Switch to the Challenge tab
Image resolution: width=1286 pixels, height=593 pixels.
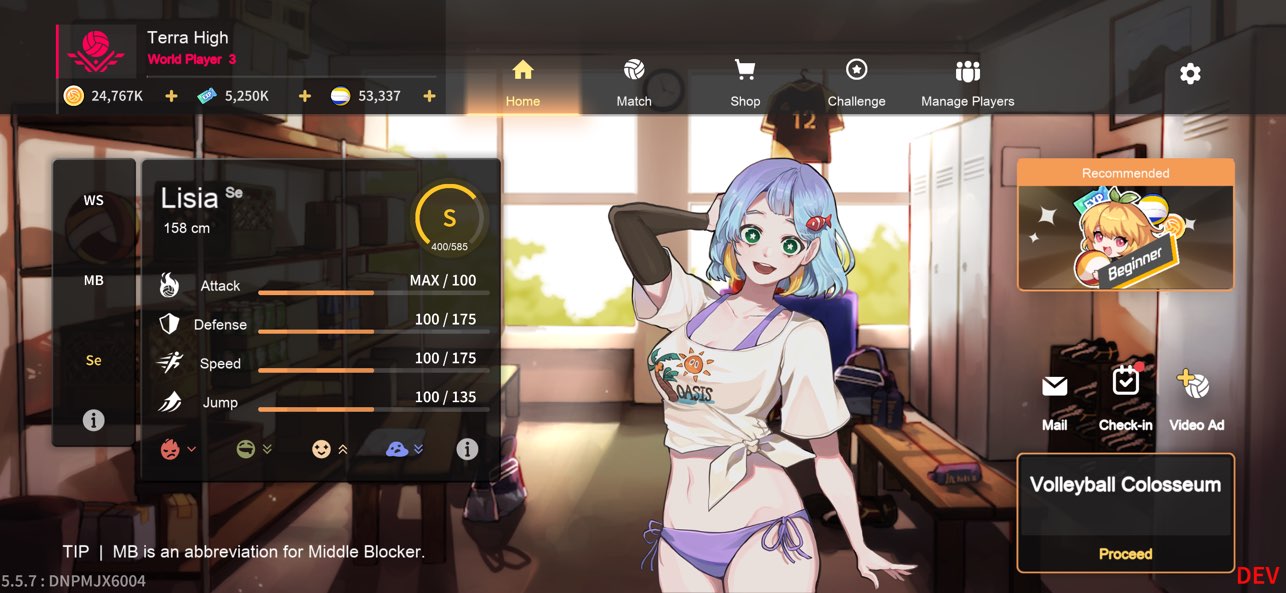point(856,83)
